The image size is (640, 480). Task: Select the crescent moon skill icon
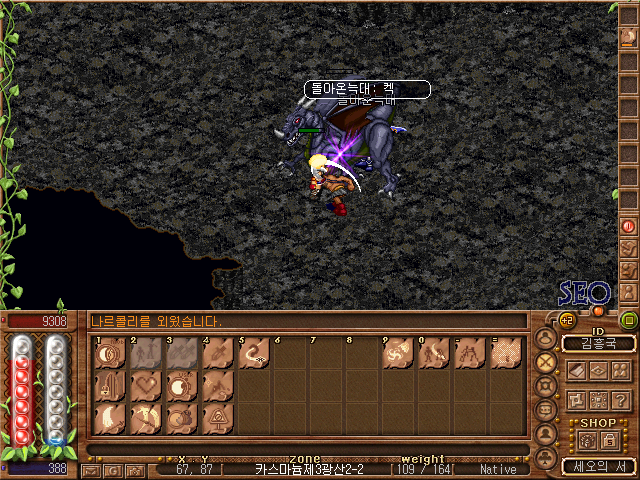pyautogui.click(x=109, y=418)
